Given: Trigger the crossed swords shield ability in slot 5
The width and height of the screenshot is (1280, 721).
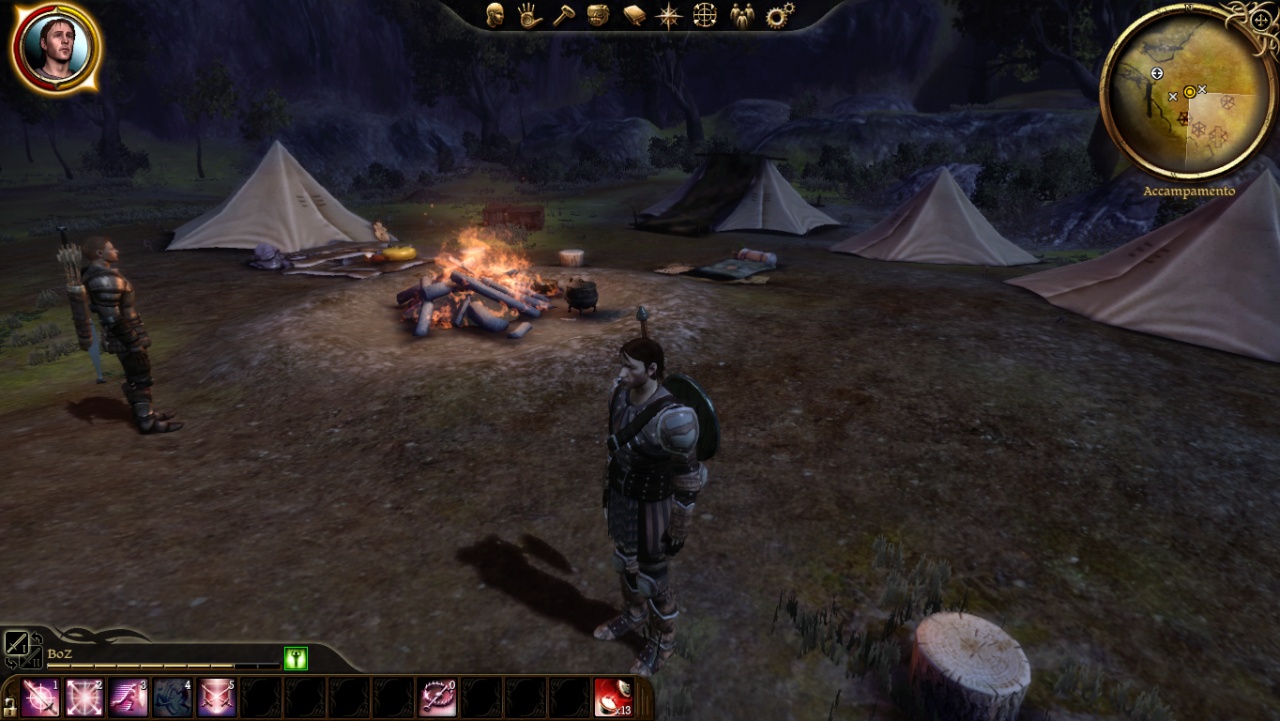Looking at the screenshot, I should coord(217,697).
